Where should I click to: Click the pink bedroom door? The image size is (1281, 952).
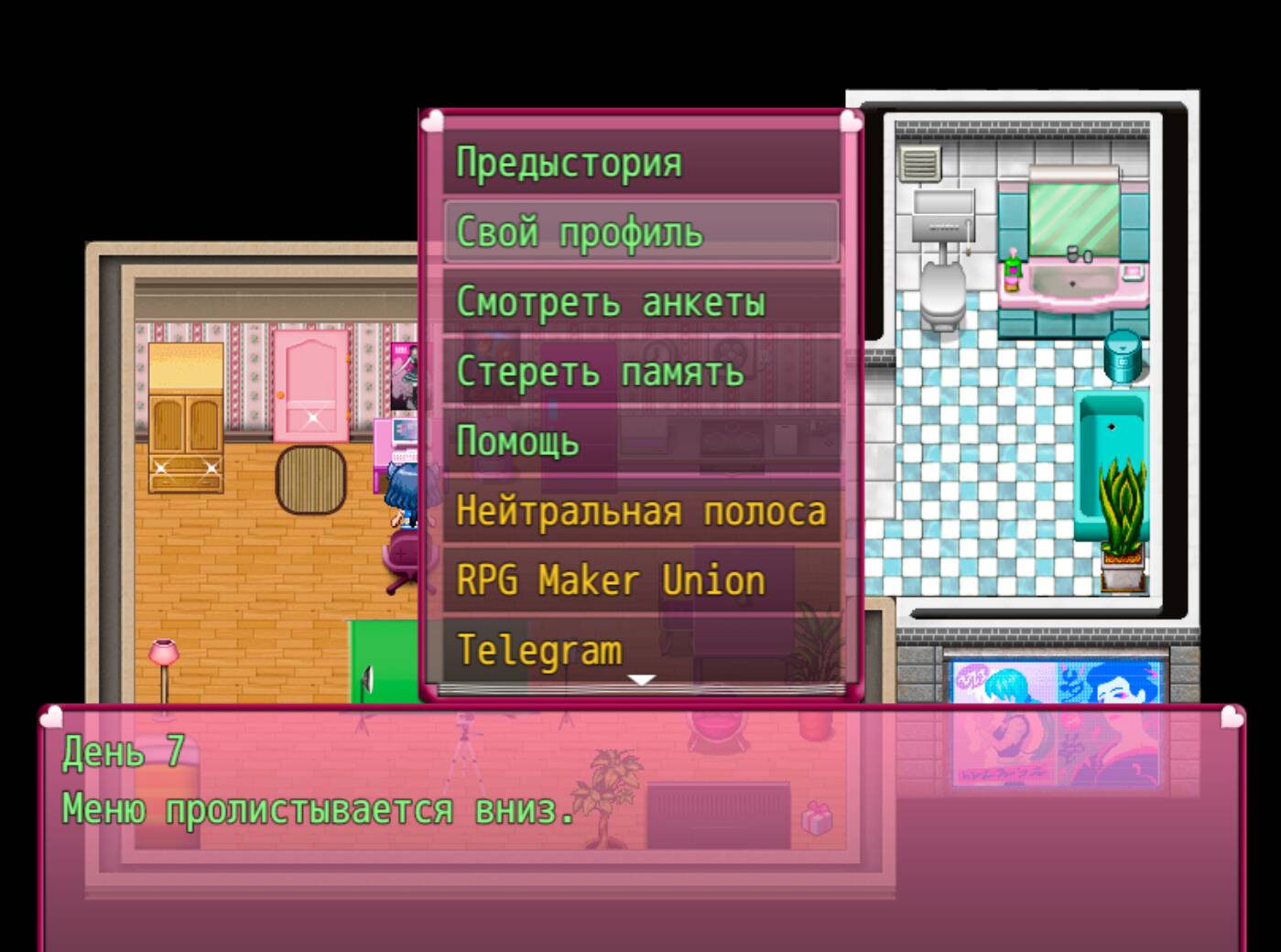[x=311, y=384]
